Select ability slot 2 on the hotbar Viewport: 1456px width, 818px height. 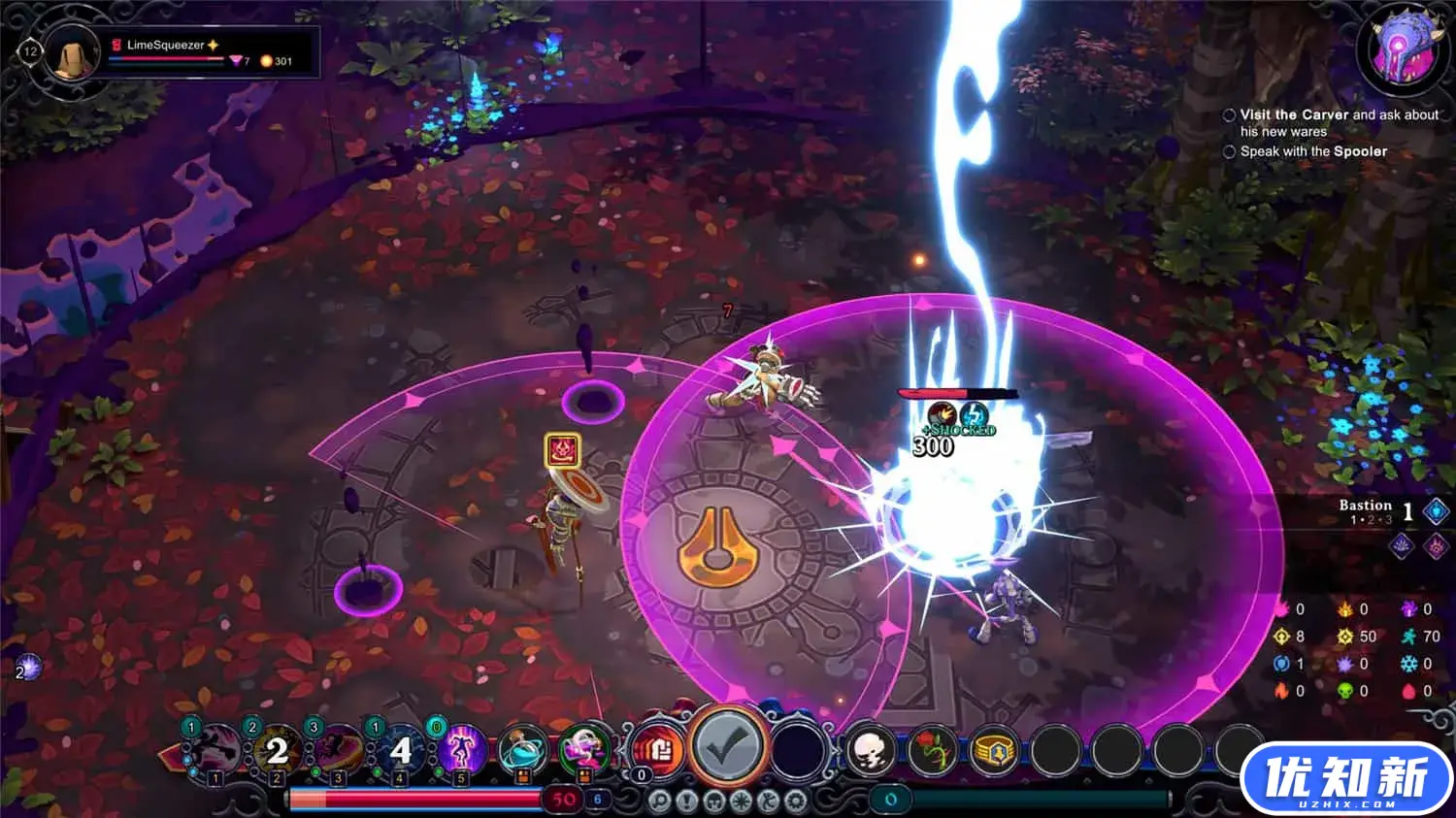click(x=277, y=750)
